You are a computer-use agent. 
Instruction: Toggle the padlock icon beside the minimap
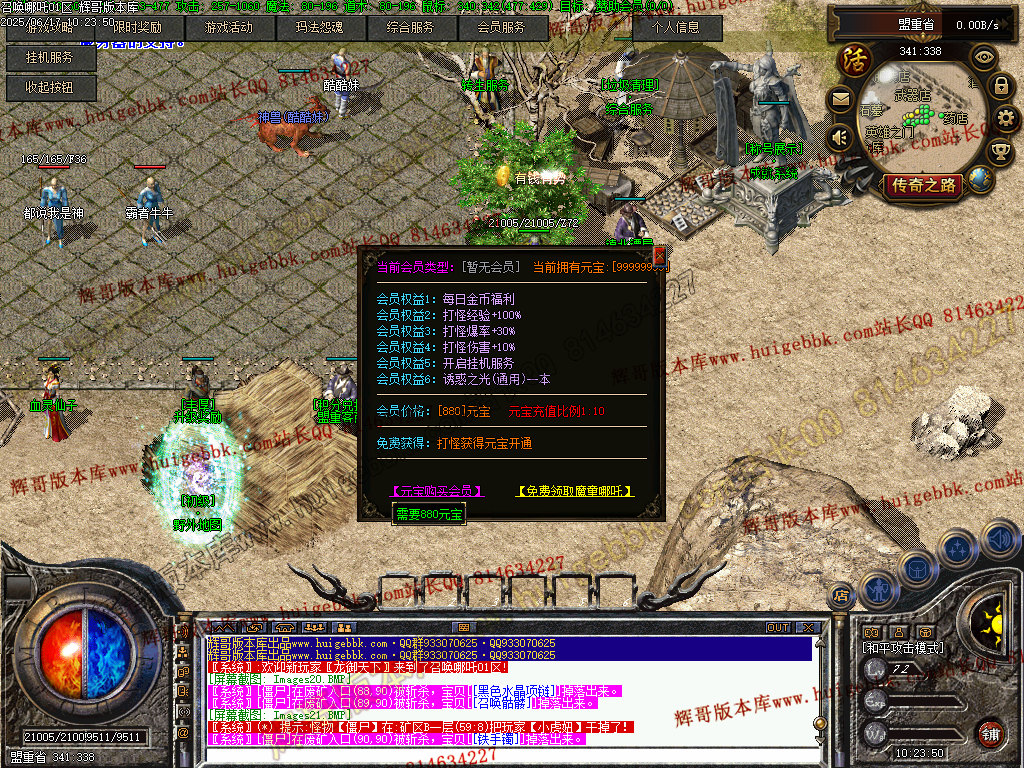pyautogui.click(x=1001, y=86)
